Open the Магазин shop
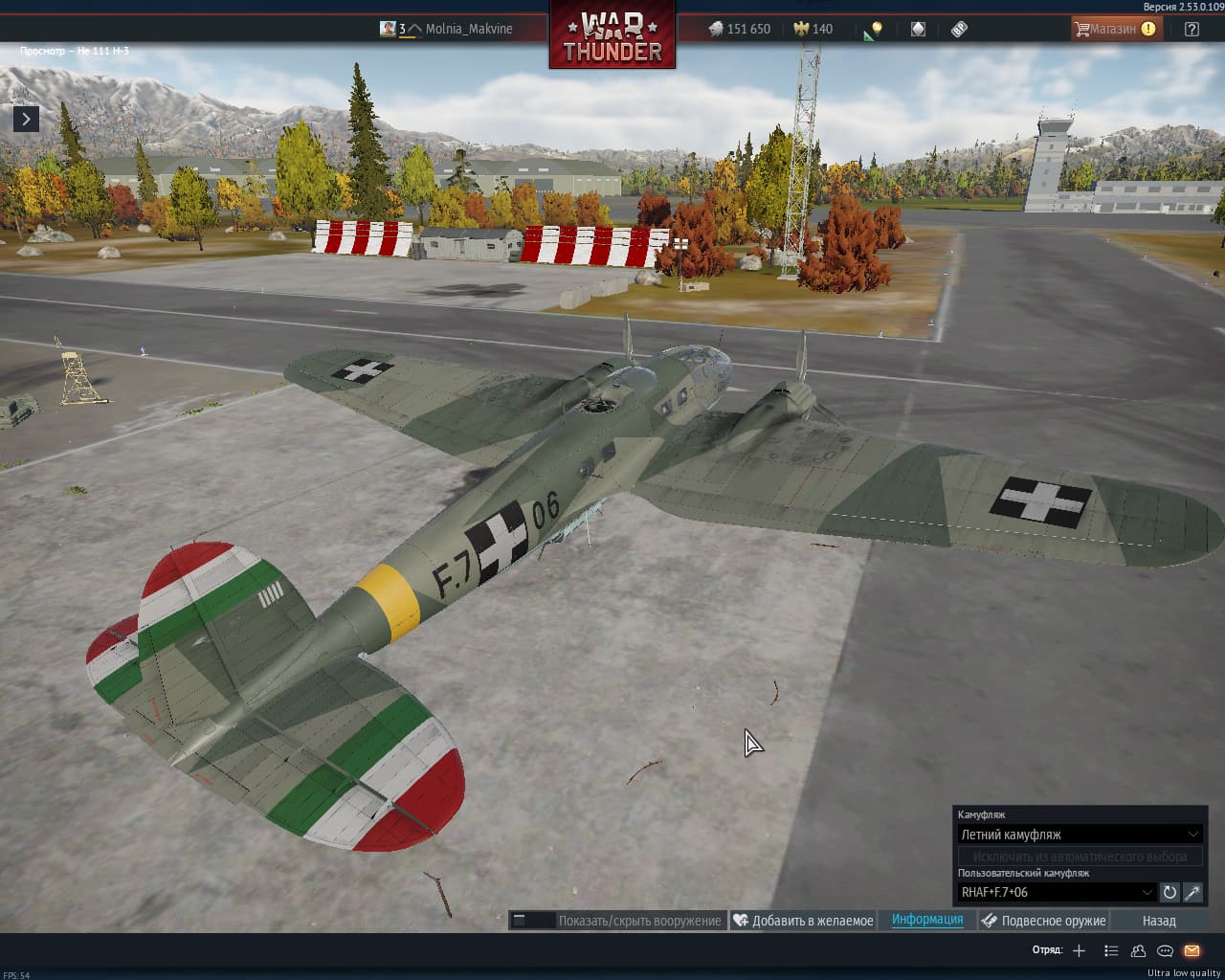1225x980 pixels. pyautogui.click(x=1113, y=29)
